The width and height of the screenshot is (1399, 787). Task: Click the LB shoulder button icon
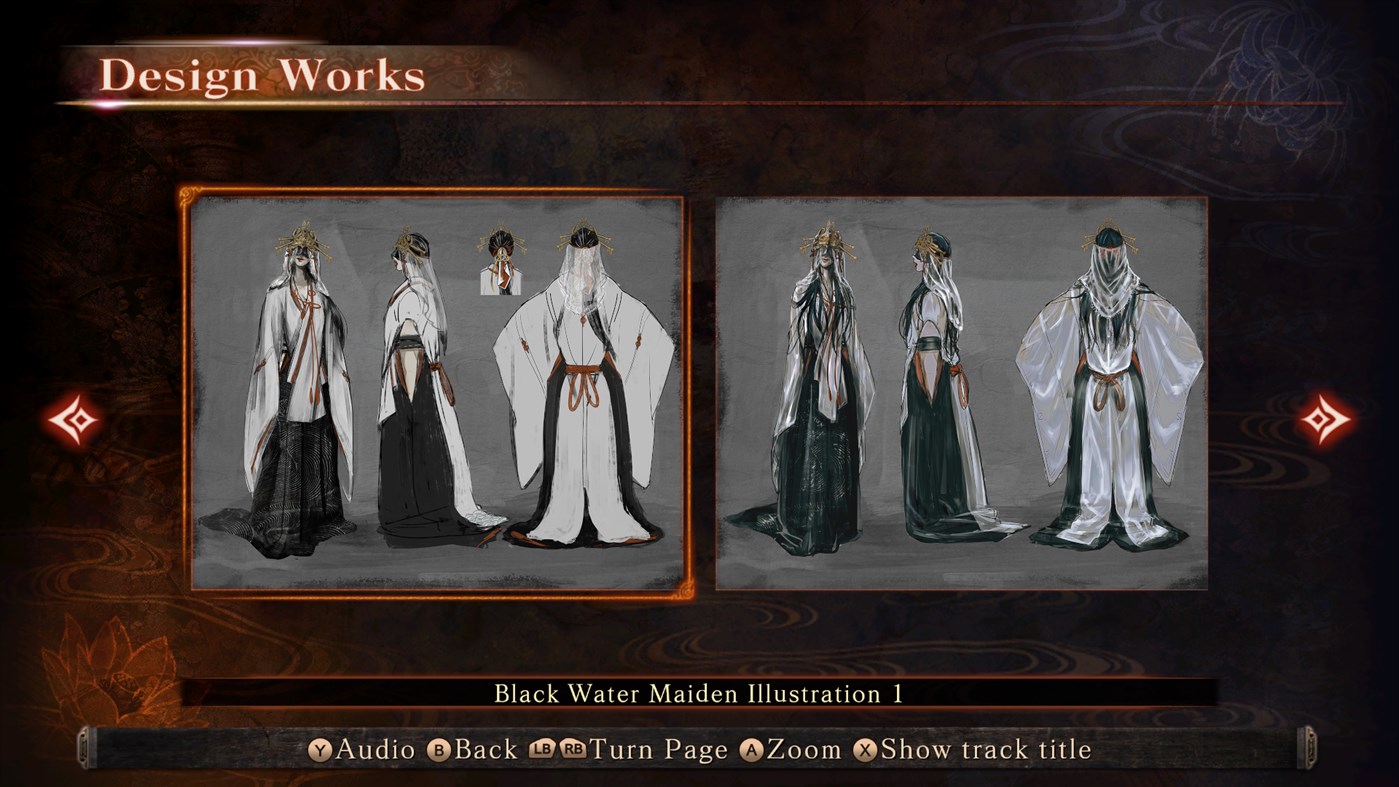point(540,749)
